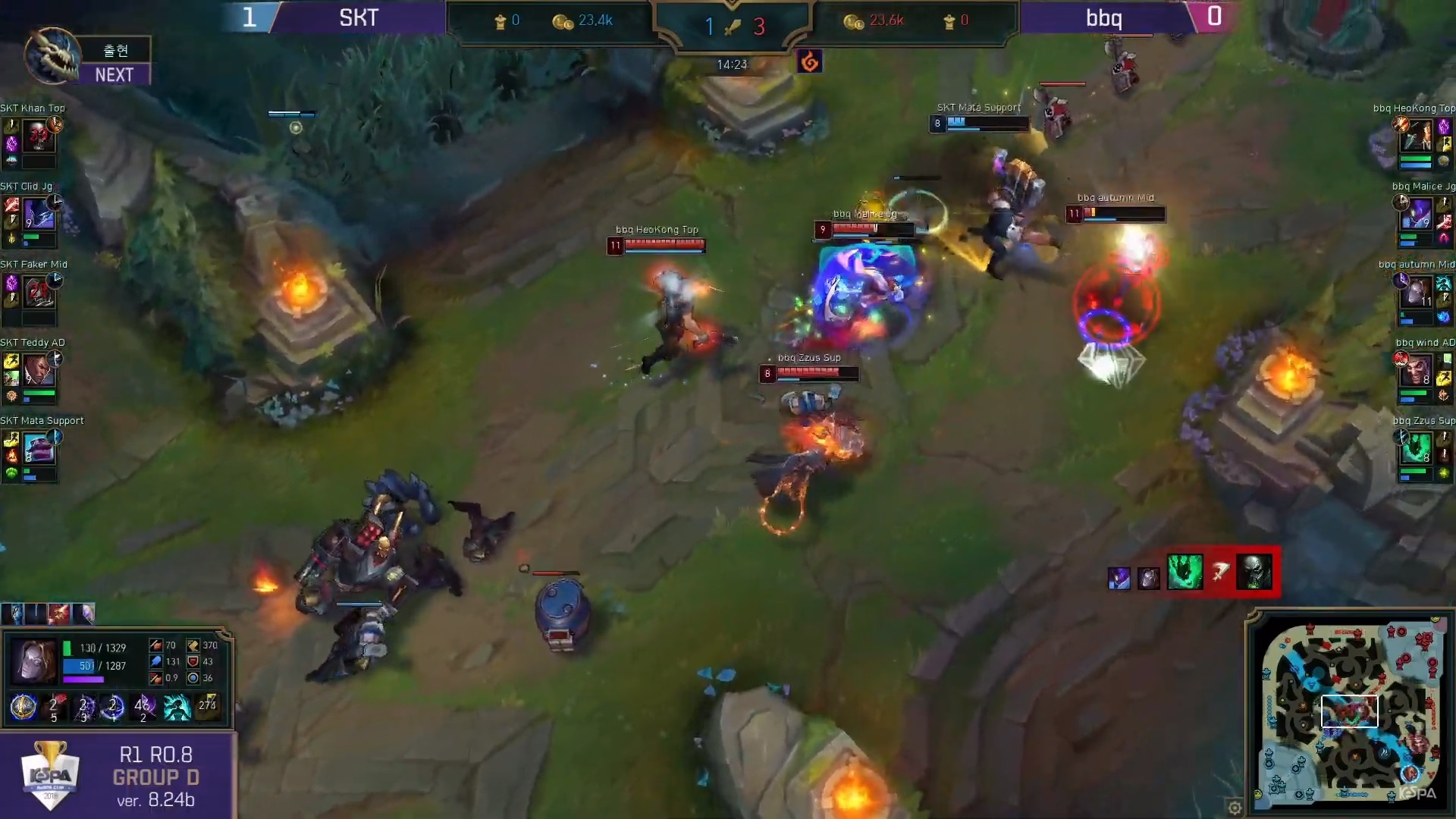Select the SKT team banner at the top

356,17
